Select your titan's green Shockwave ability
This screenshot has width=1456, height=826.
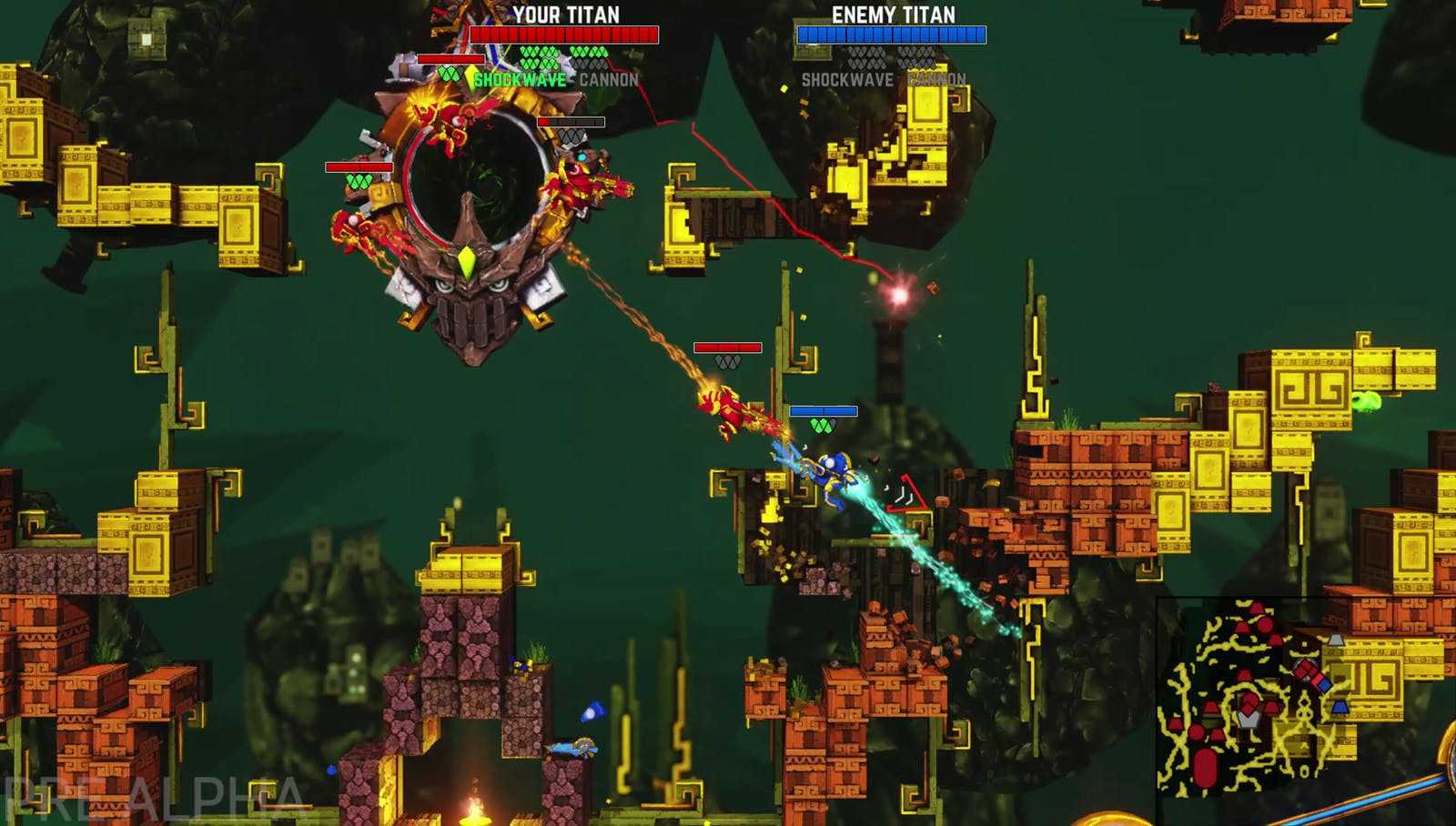520,80
